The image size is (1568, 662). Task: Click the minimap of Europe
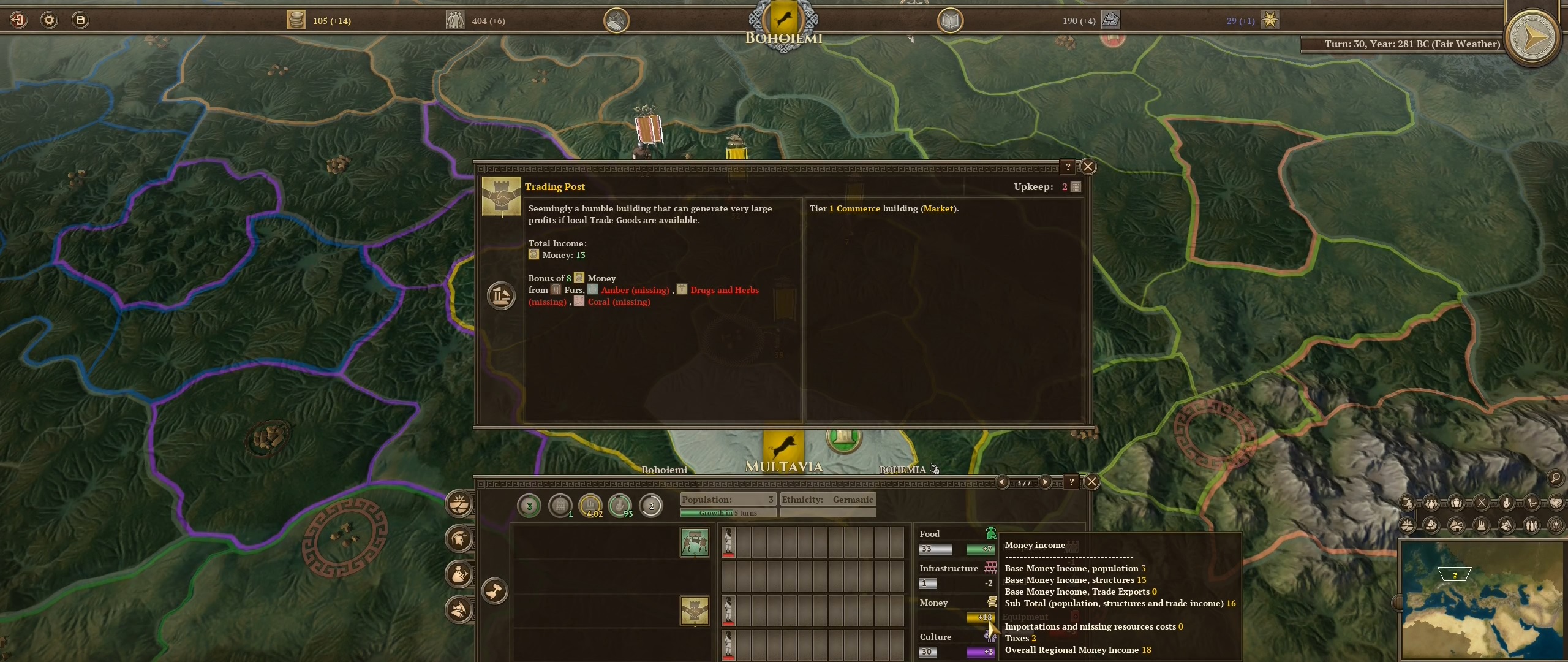[x=1482, y=601]
